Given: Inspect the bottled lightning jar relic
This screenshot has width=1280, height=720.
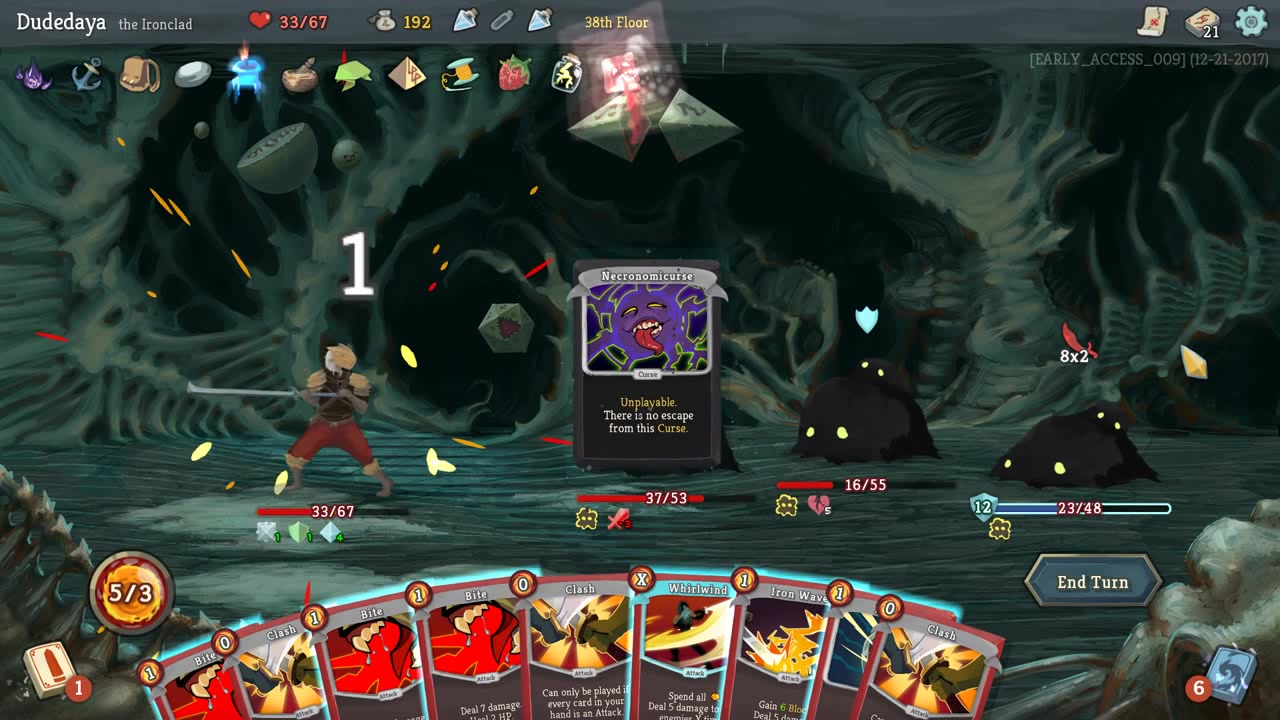Looking at the screenshot, I should point(567,74).
